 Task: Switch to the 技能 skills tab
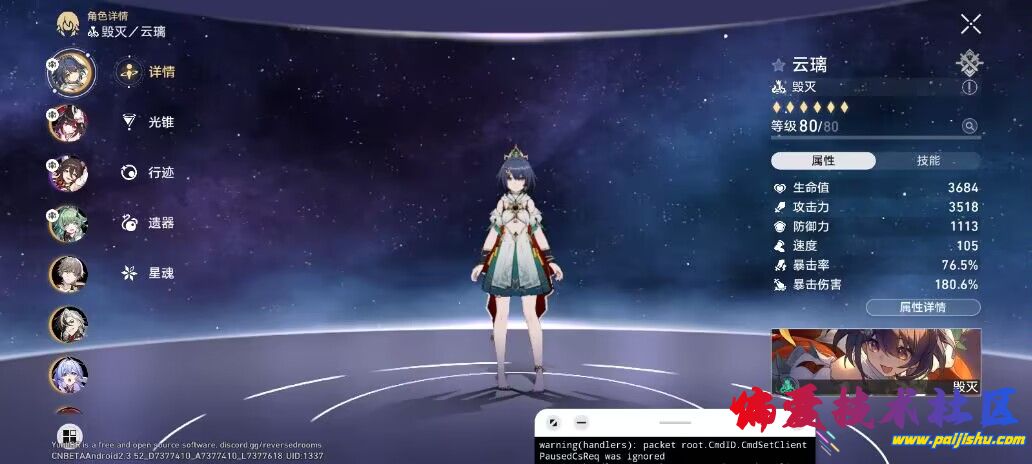pos(927,161)
